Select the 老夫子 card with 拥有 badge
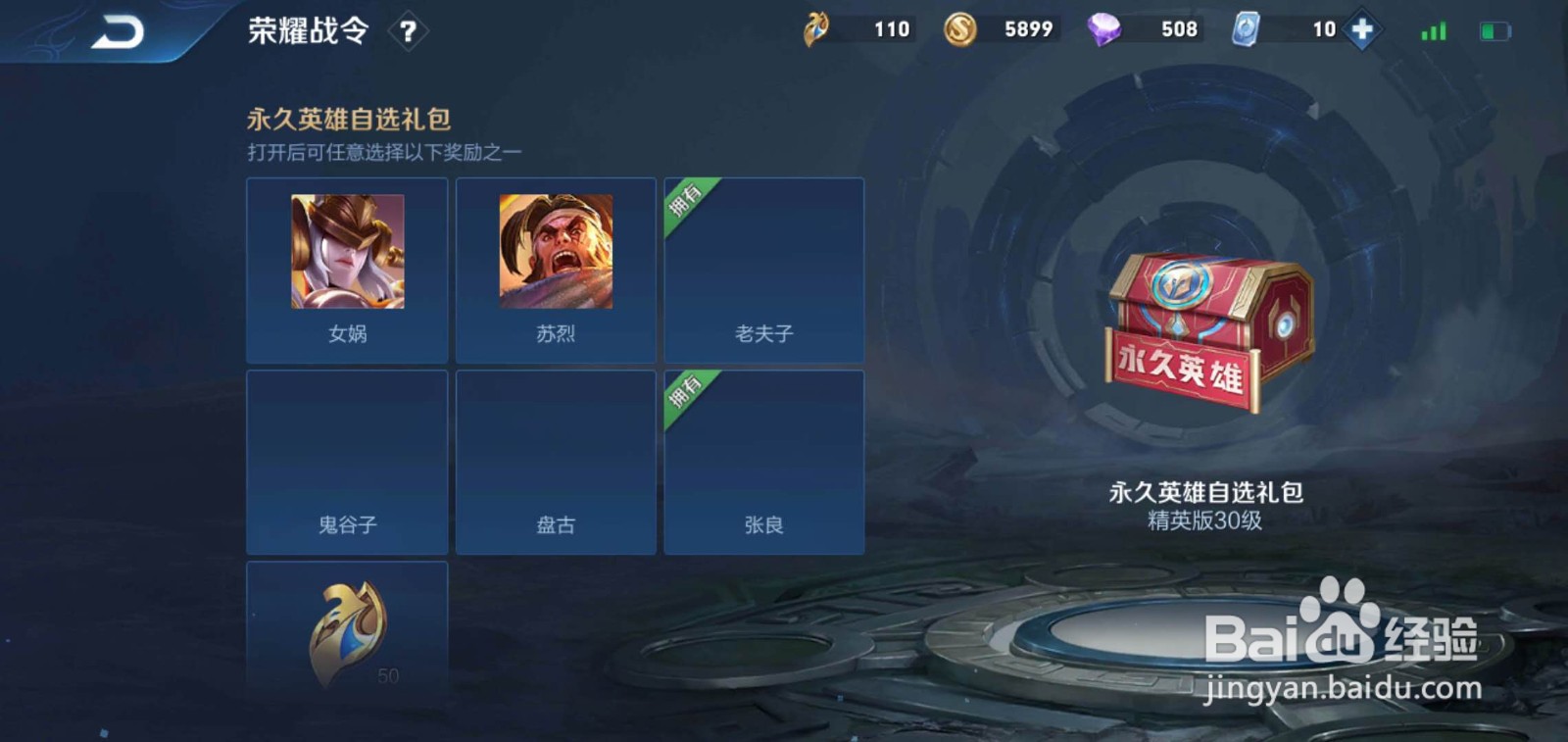This screenshot has width=1568, height=742. click(764, 270)
